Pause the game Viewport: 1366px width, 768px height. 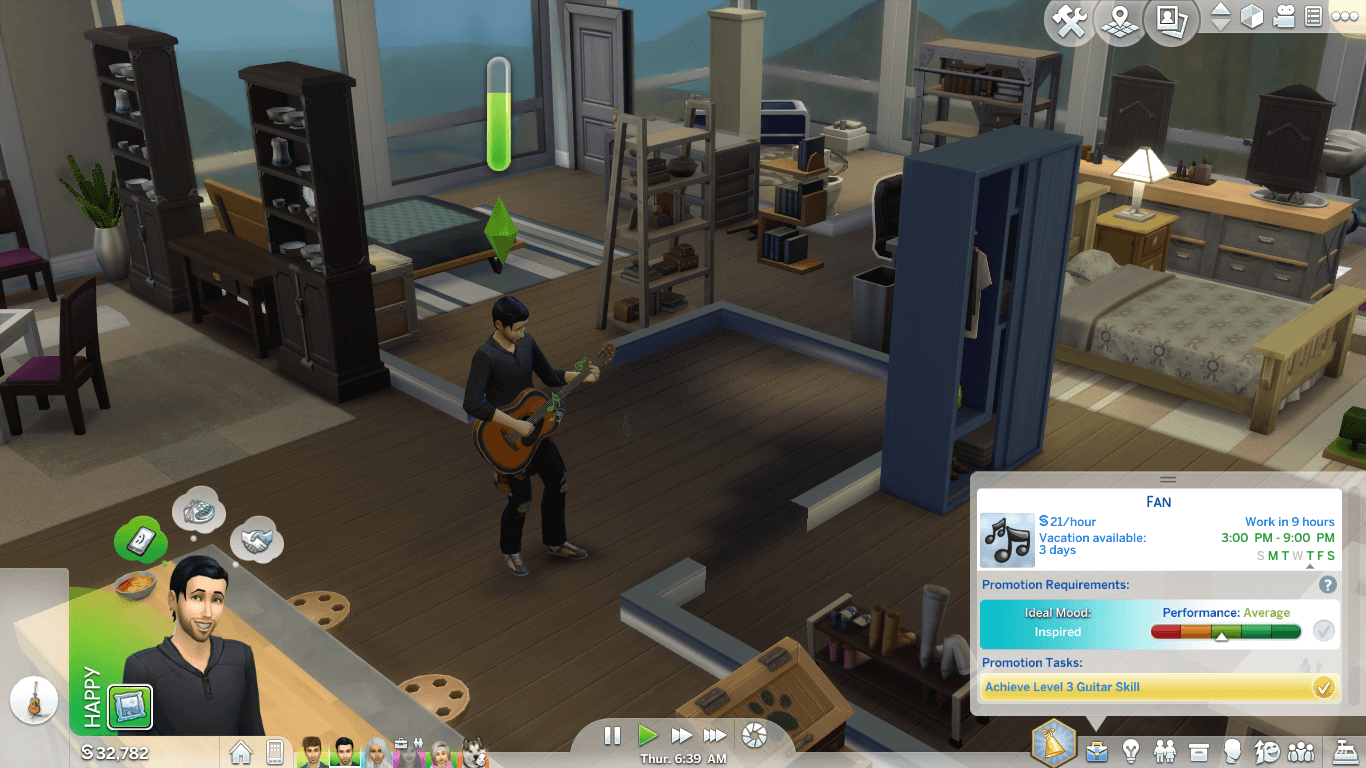(613, 736)
